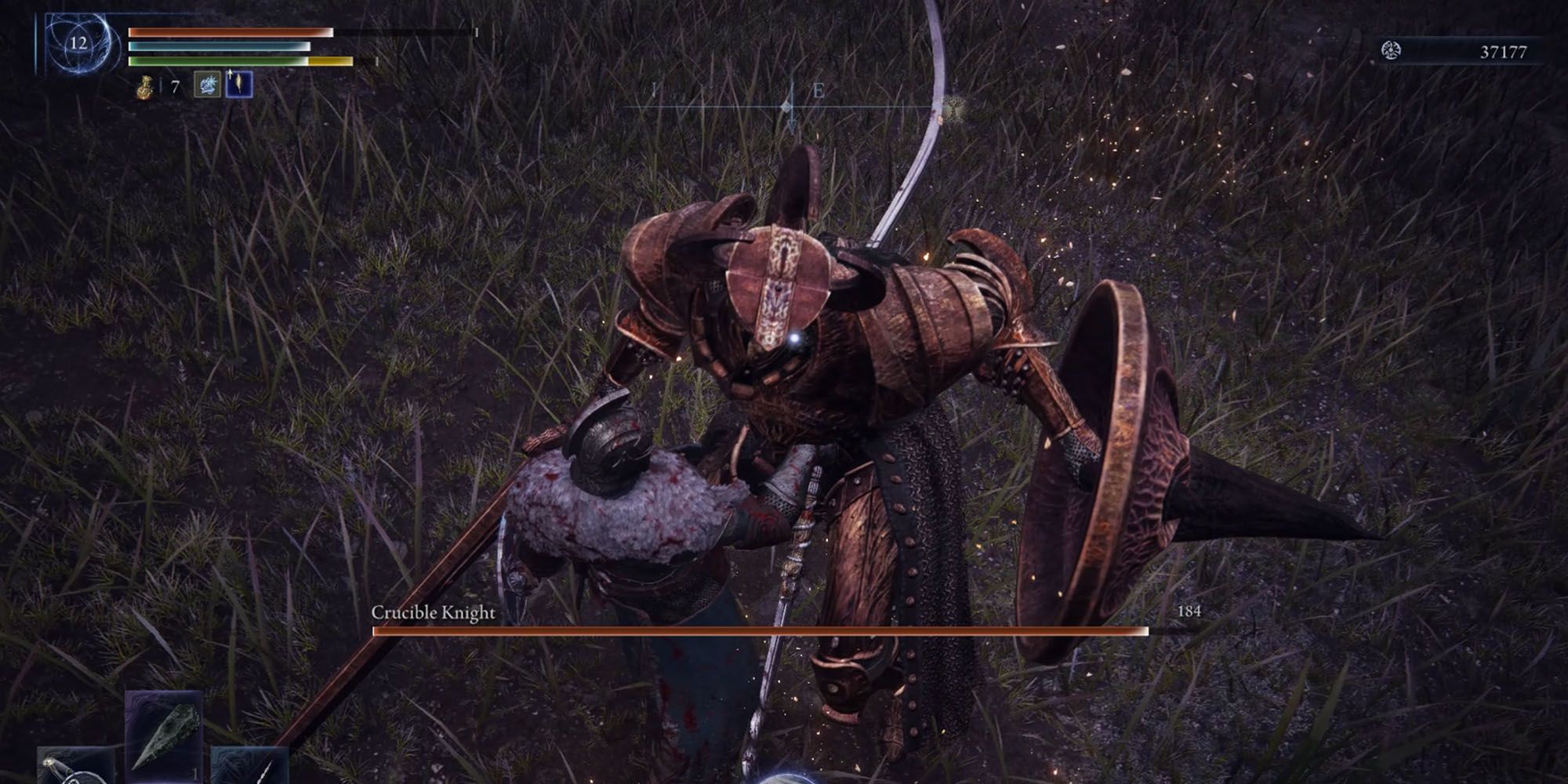Click the icy crystal status buff icon

pos(207,85)
